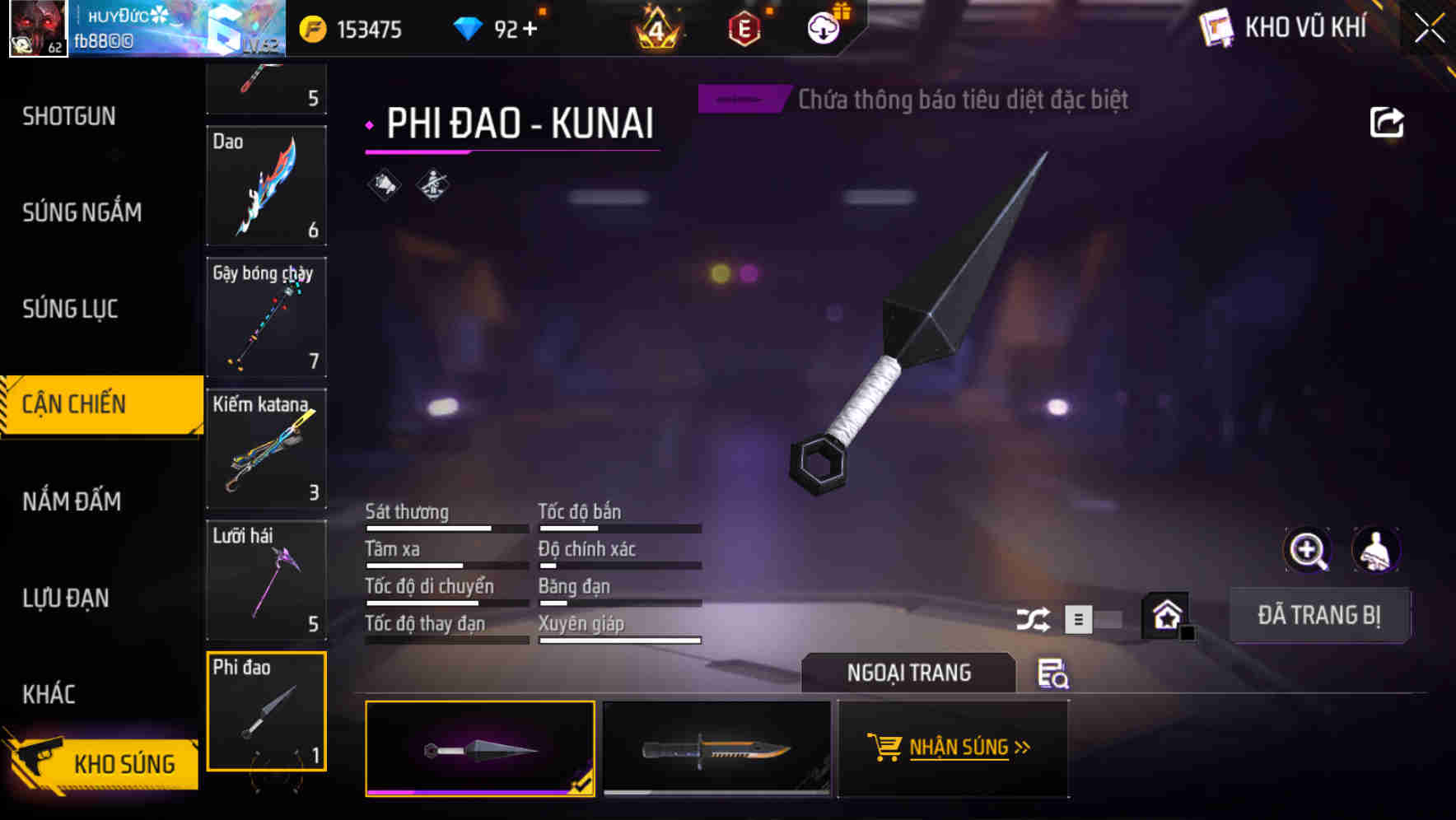Open the NẮM ĐẤM weapon category
The height and width of the screenshot is (820, 1456).
(x=72, y=501)
